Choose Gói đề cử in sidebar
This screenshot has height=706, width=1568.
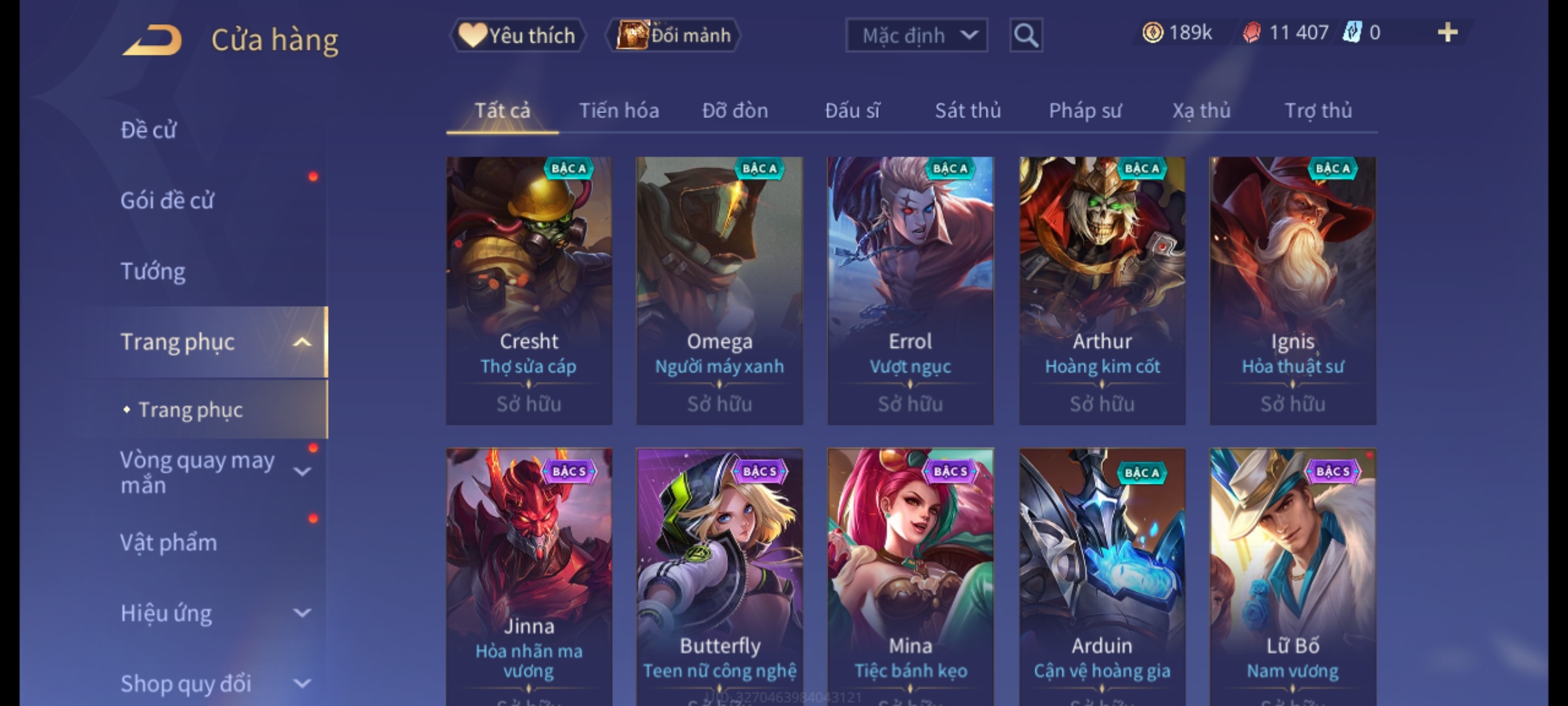click(167, 200)
